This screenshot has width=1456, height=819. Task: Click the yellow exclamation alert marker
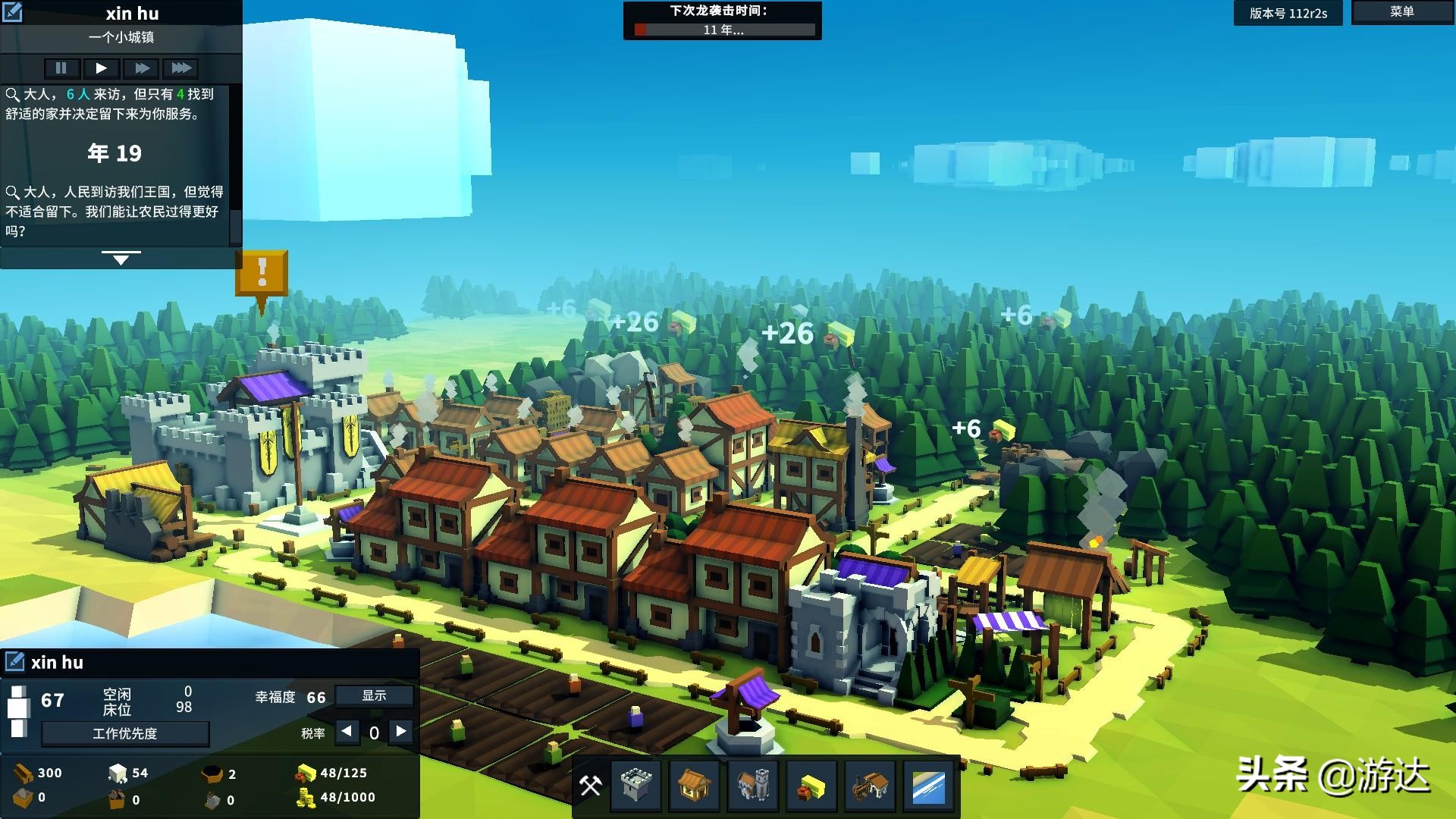point(262,272)
